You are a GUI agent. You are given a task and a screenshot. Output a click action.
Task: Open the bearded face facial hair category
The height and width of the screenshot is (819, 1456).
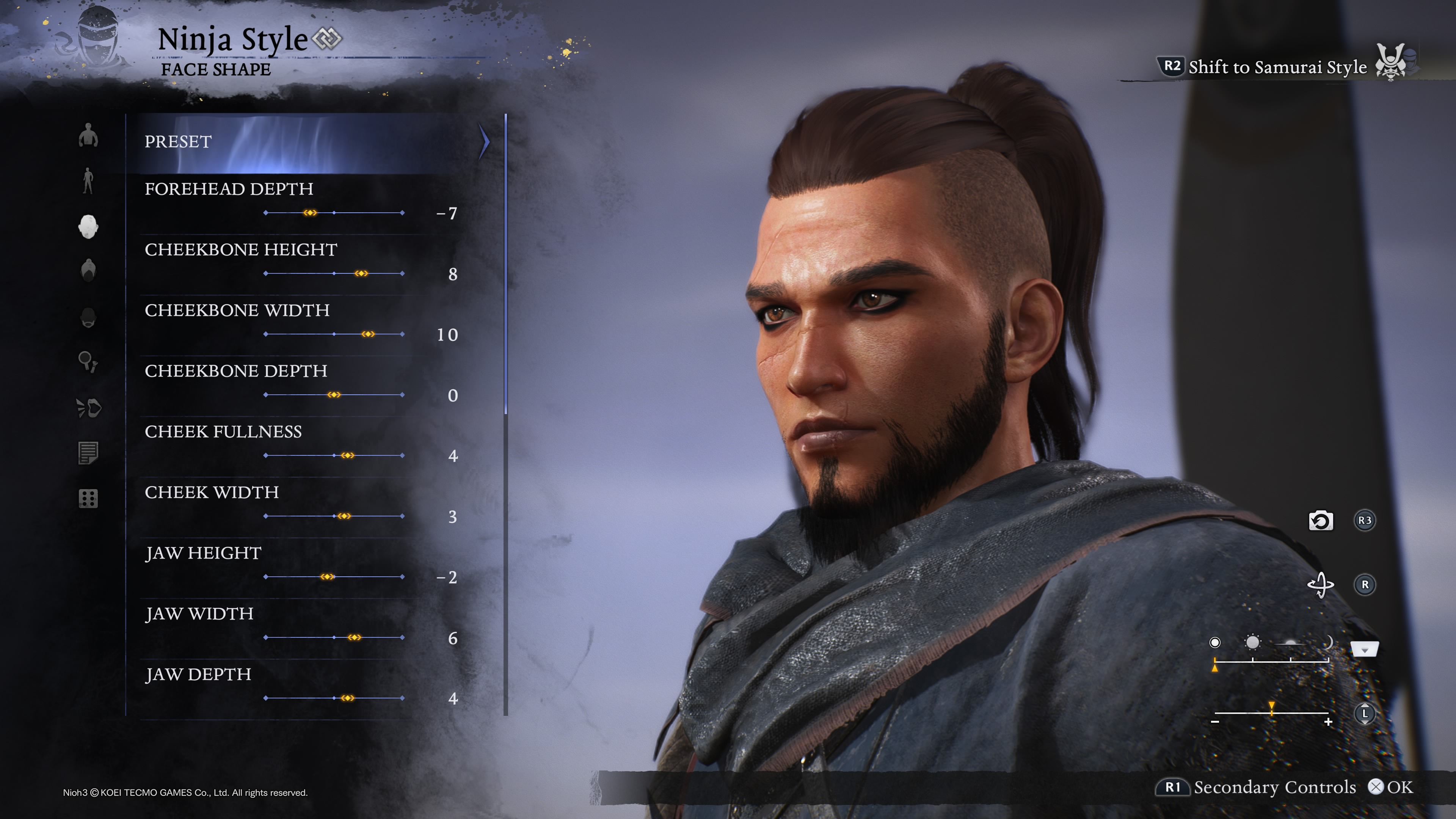[88, 317]
